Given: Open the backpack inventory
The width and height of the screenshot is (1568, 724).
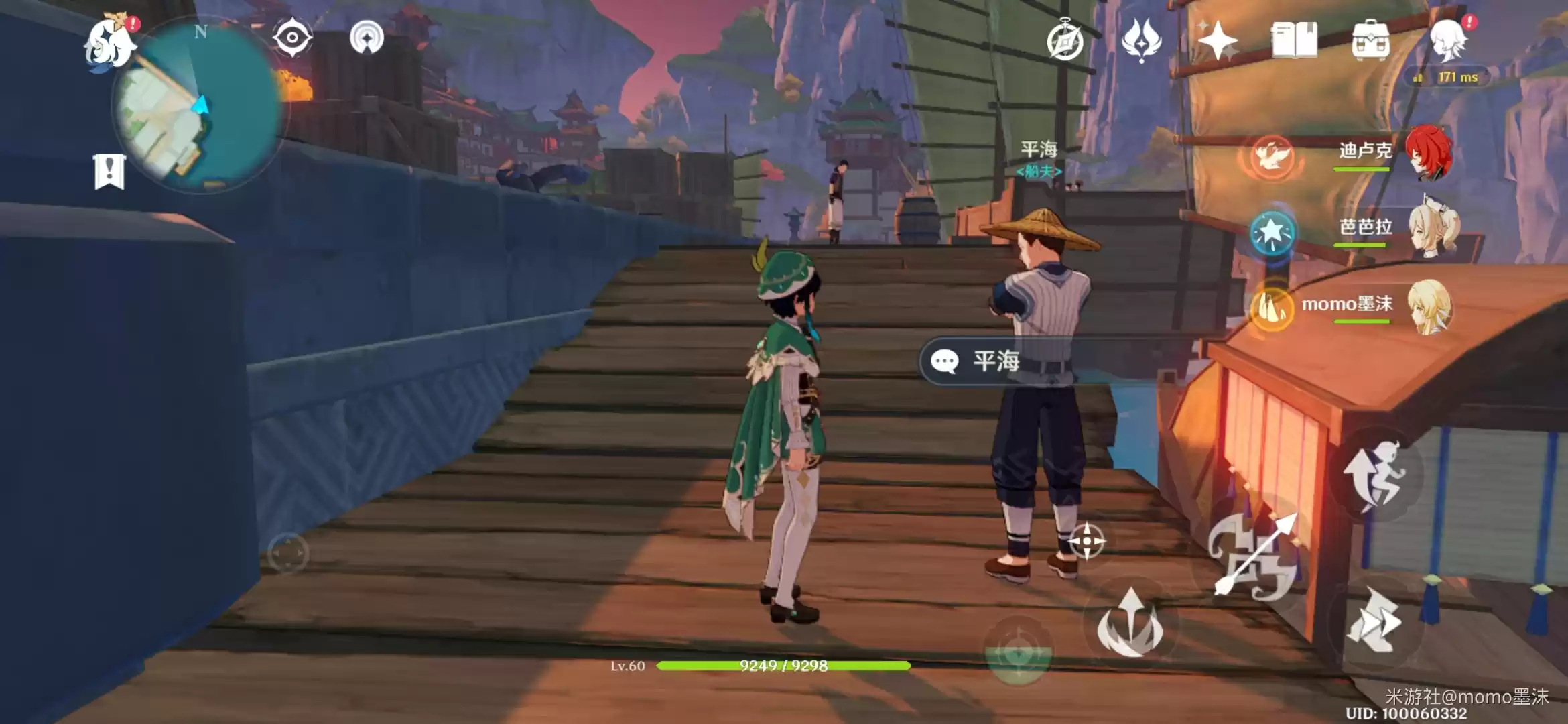Looking at the screenshot, I should pos(1370,42).
